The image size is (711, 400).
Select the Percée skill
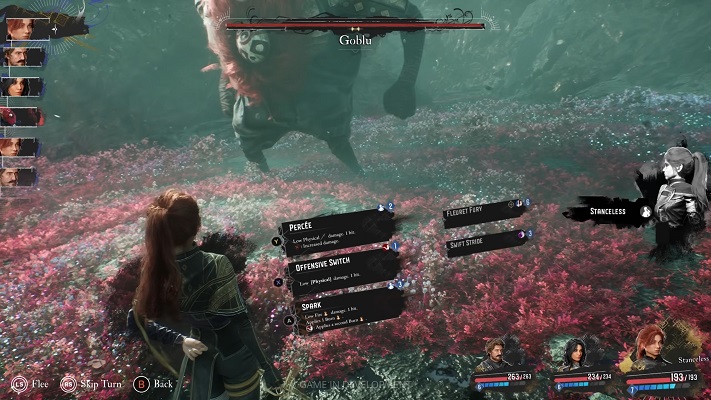(x=332, y=232)
